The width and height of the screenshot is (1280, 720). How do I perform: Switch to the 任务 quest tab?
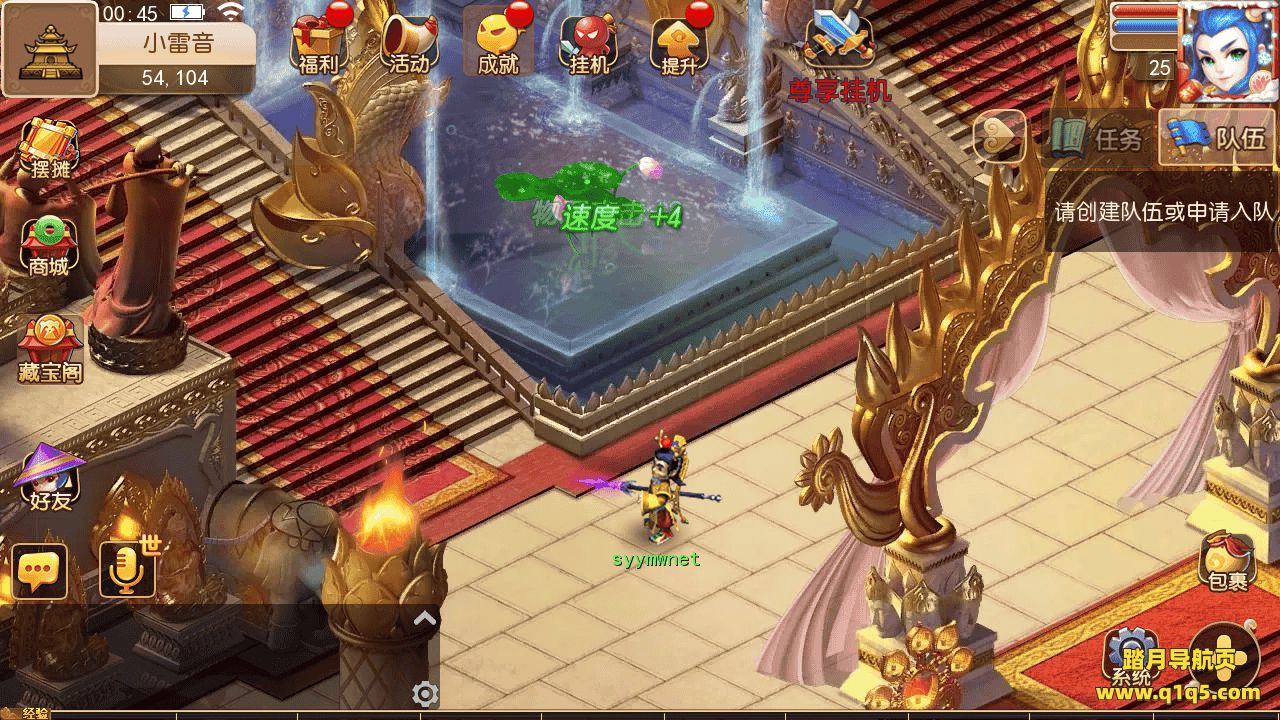click(1098, 138)
